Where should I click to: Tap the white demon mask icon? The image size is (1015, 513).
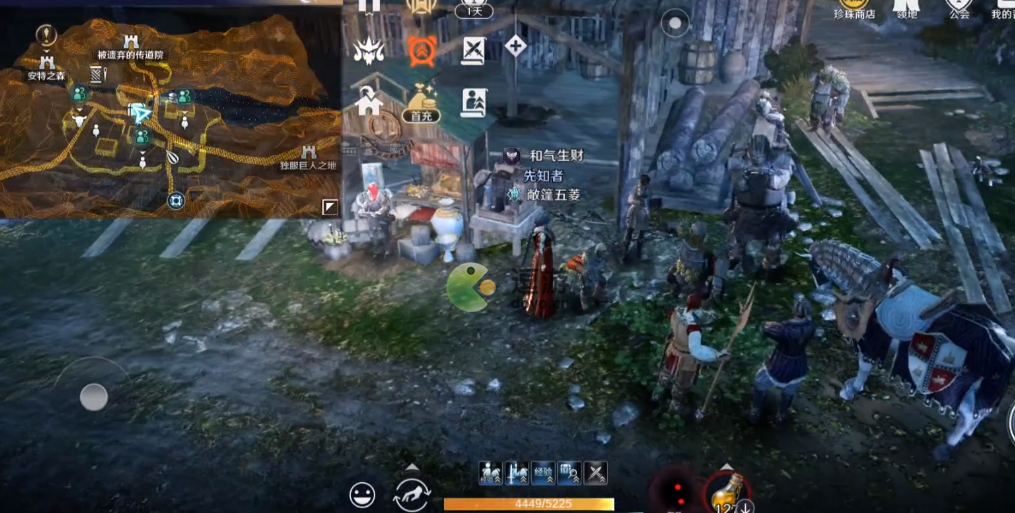pyautogui.click(x=369, y=49)
